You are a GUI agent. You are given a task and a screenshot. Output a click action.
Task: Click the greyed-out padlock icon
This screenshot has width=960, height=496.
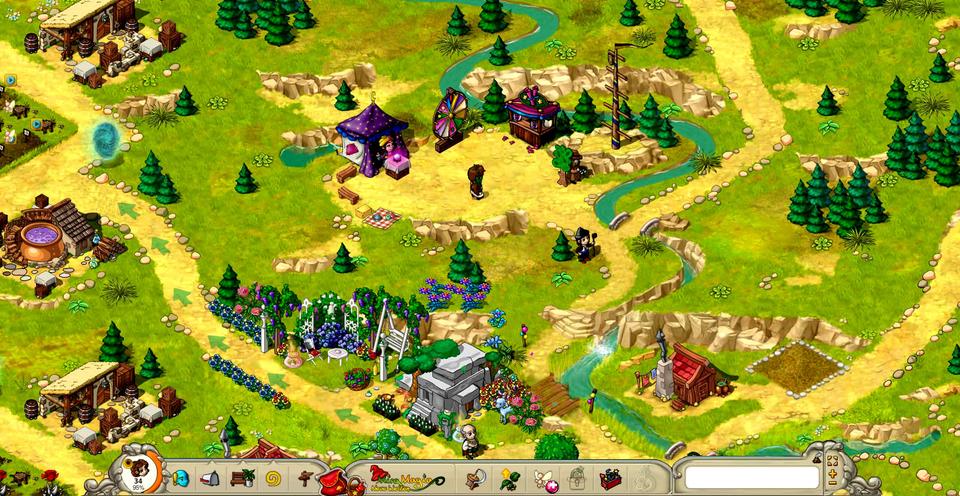coord(576,478)
